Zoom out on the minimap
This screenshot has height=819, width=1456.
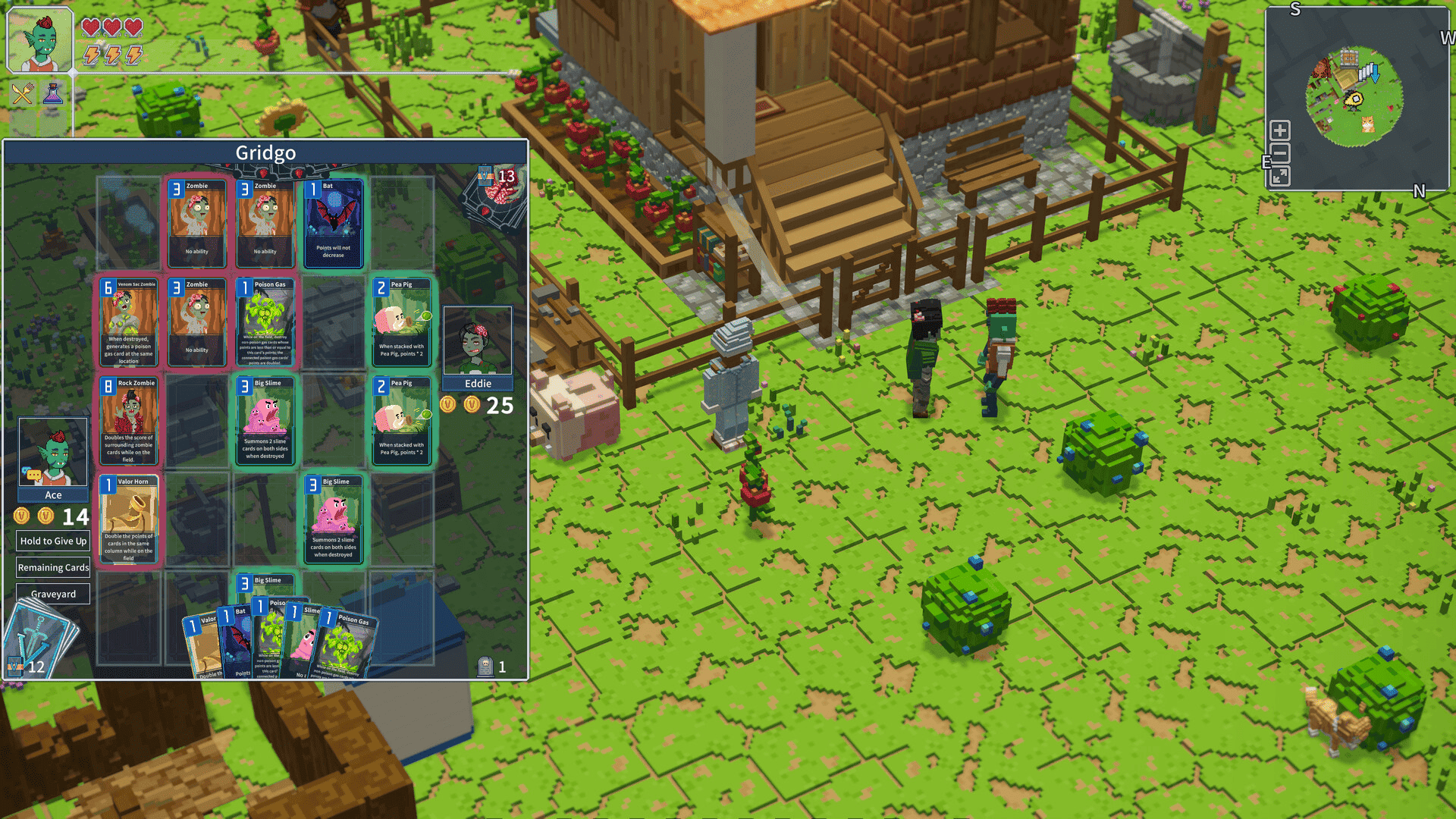(x=1279, y=152)
